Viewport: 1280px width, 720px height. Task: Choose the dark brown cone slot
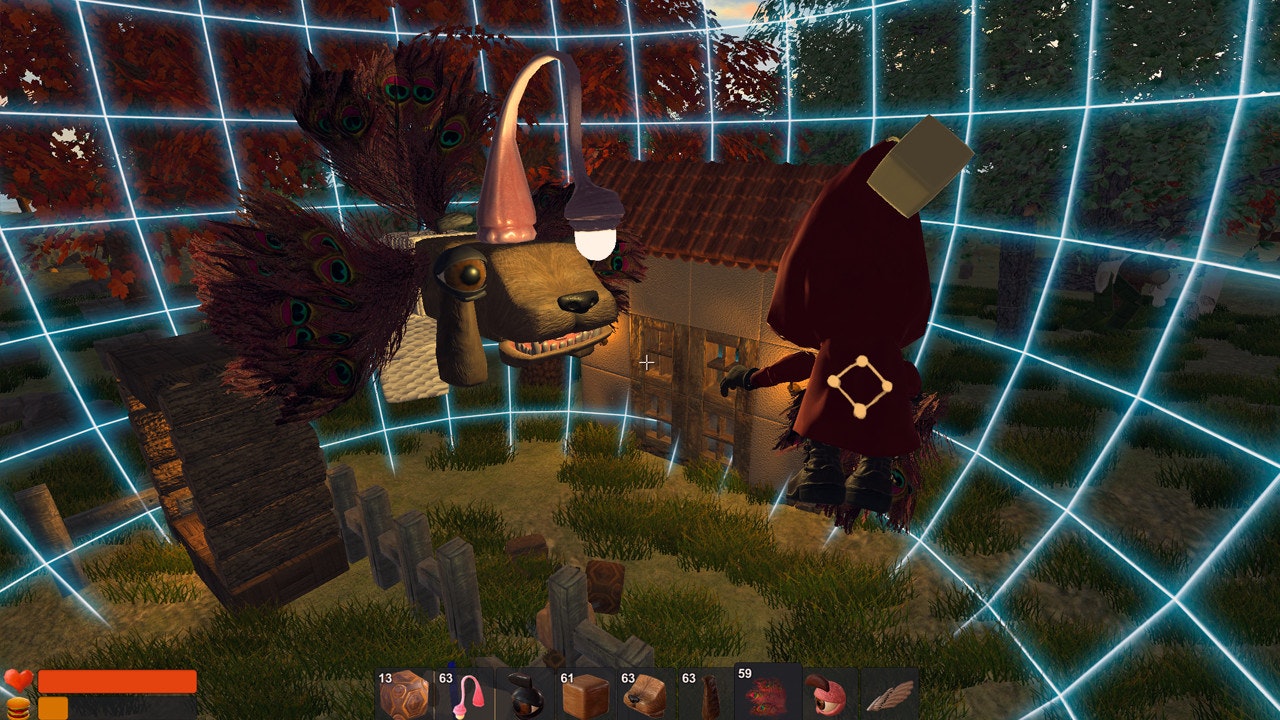707,694
